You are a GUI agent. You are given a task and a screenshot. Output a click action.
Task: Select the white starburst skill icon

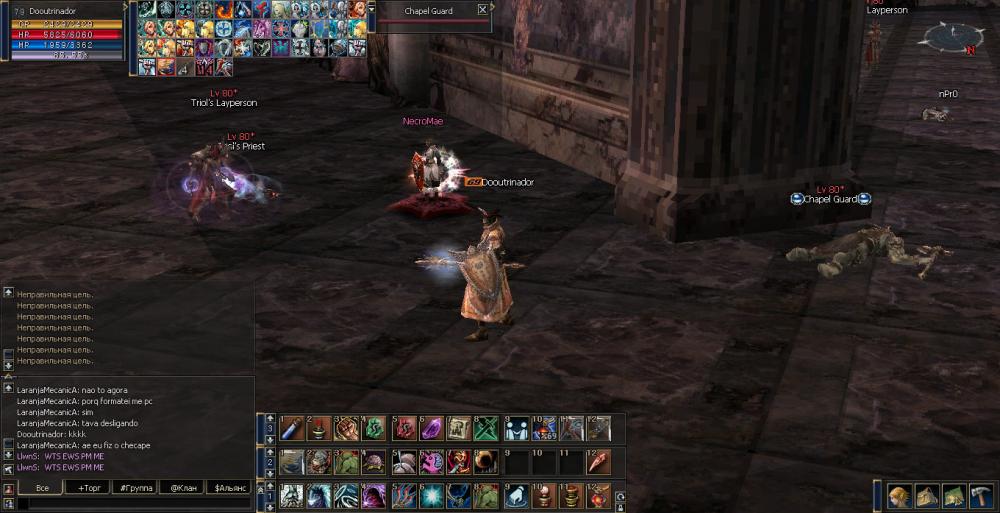coord(431,496)
